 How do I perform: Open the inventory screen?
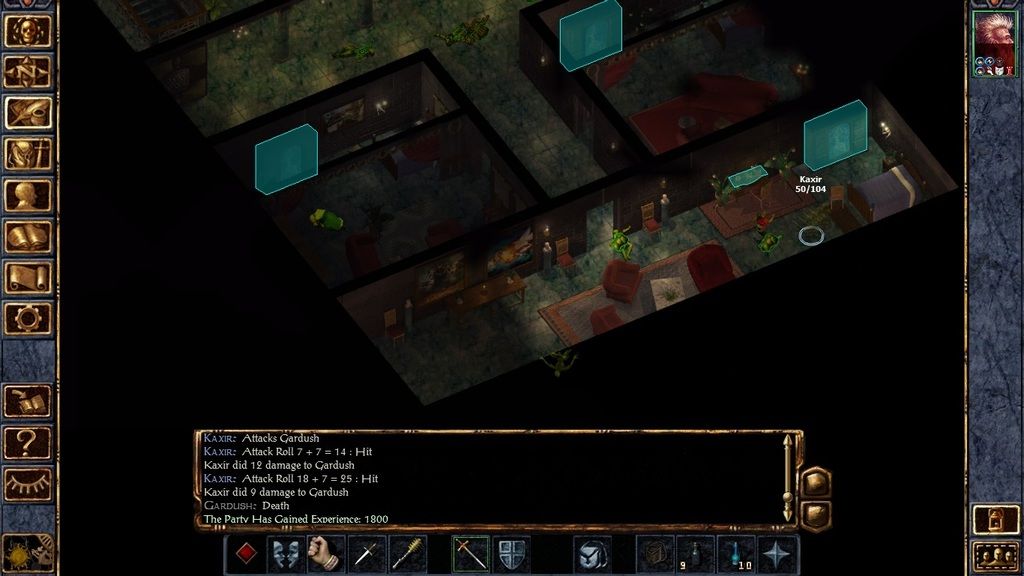tap(28, 153)
